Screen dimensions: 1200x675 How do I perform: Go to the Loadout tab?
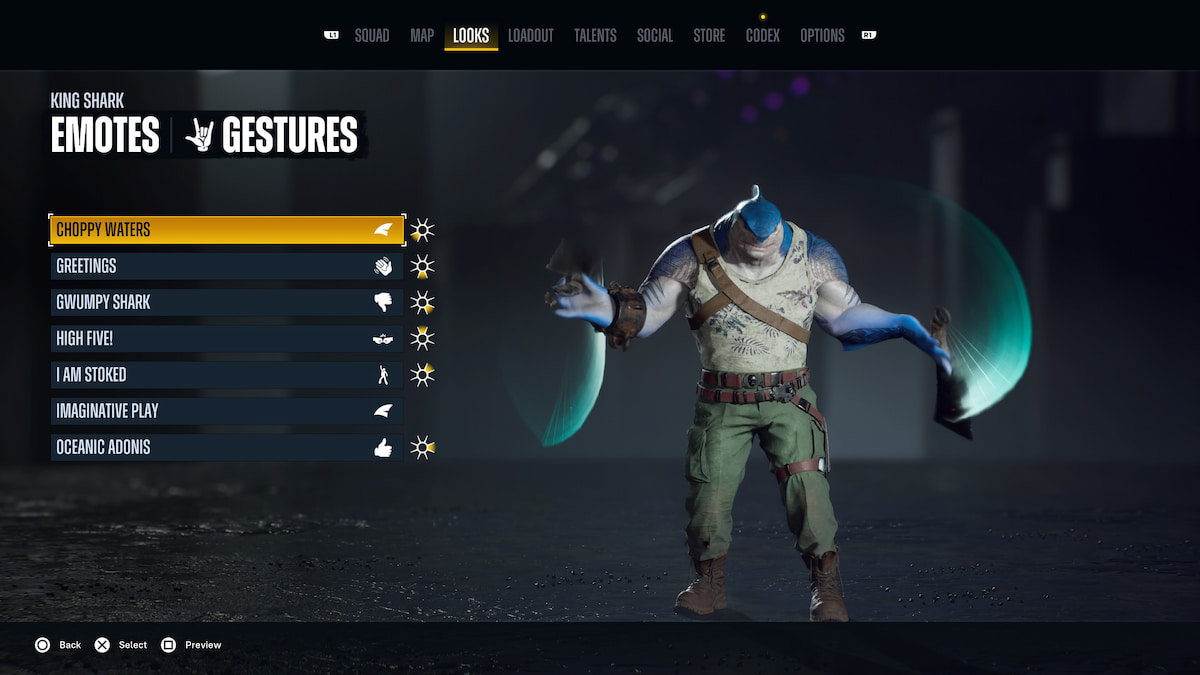[530, 36]
